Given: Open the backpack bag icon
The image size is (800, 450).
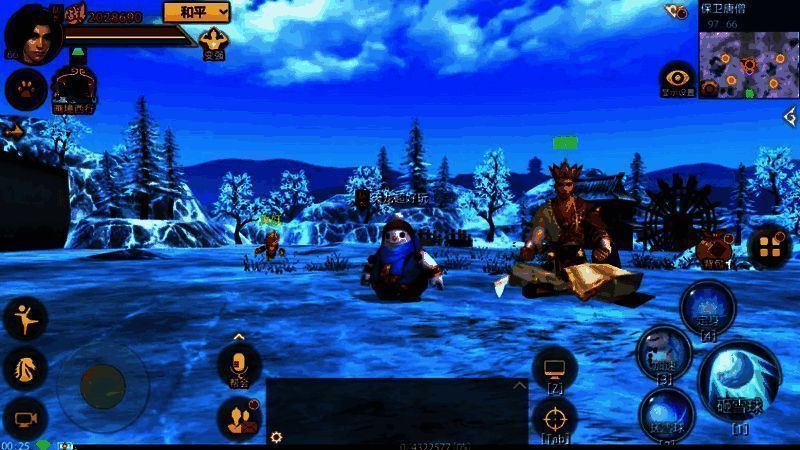Looking at the screenshot, I should 714,247.
